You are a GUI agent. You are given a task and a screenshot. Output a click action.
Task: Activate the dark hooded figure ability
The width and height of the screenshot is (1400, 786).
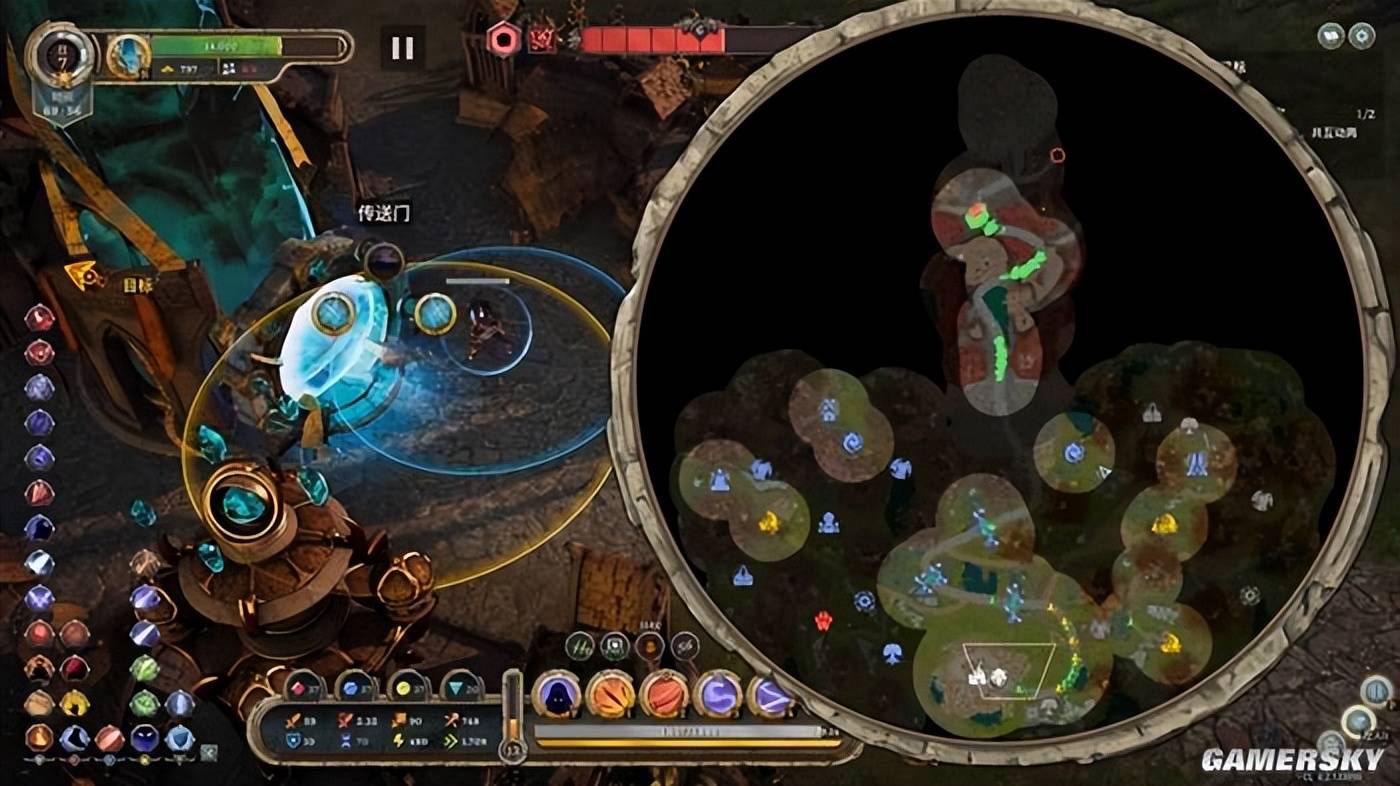click(556, 694)
